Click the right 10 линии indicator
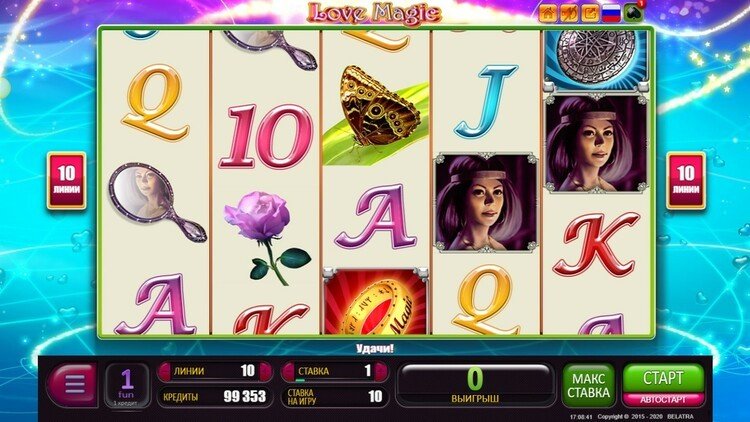The width and height of the screenshot is (750, 422). point(686,181)
